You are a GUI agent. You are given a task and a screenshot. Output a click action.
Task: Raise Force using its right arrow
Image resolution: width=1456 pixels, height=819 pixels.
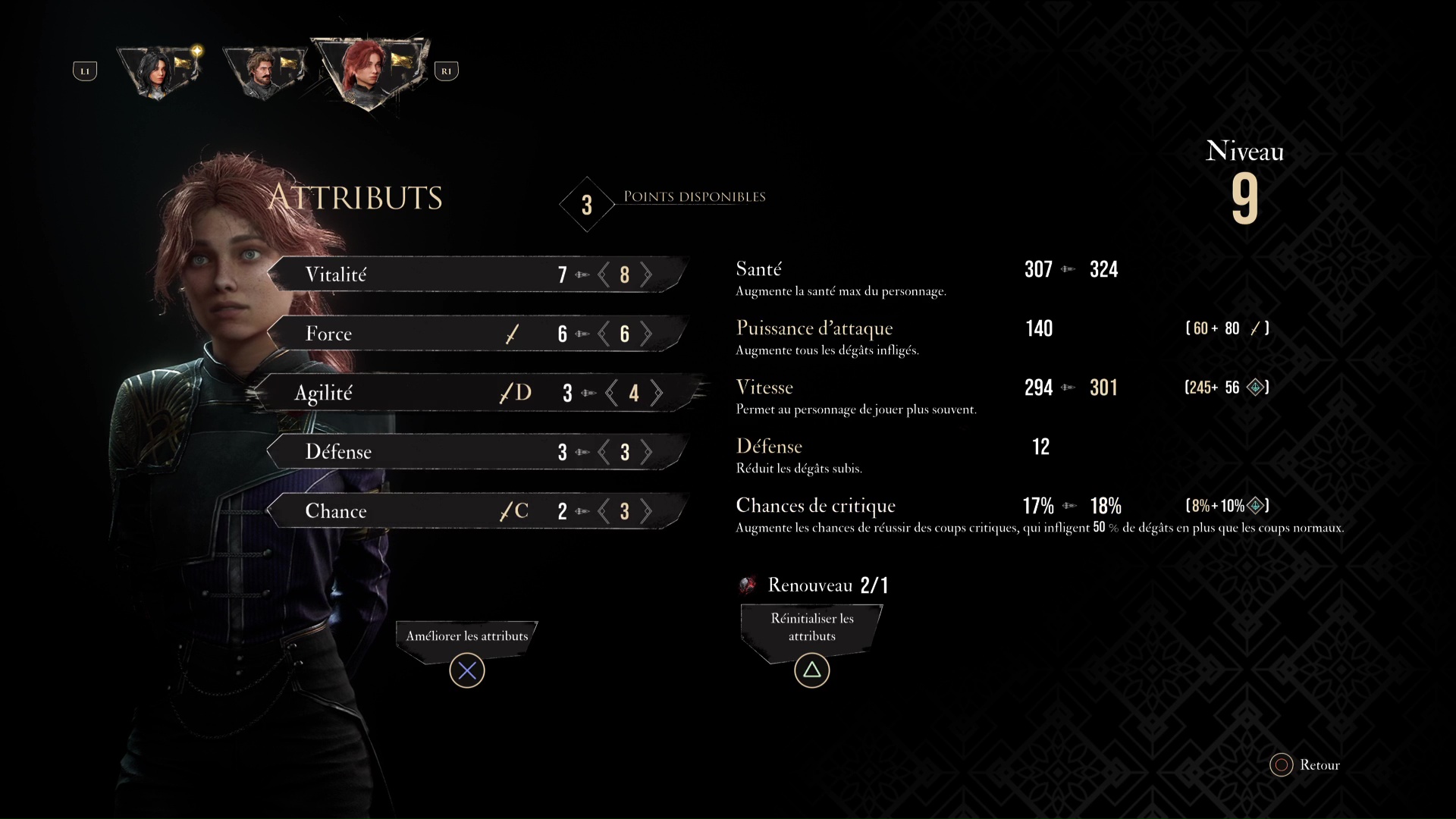click(646, 334)
